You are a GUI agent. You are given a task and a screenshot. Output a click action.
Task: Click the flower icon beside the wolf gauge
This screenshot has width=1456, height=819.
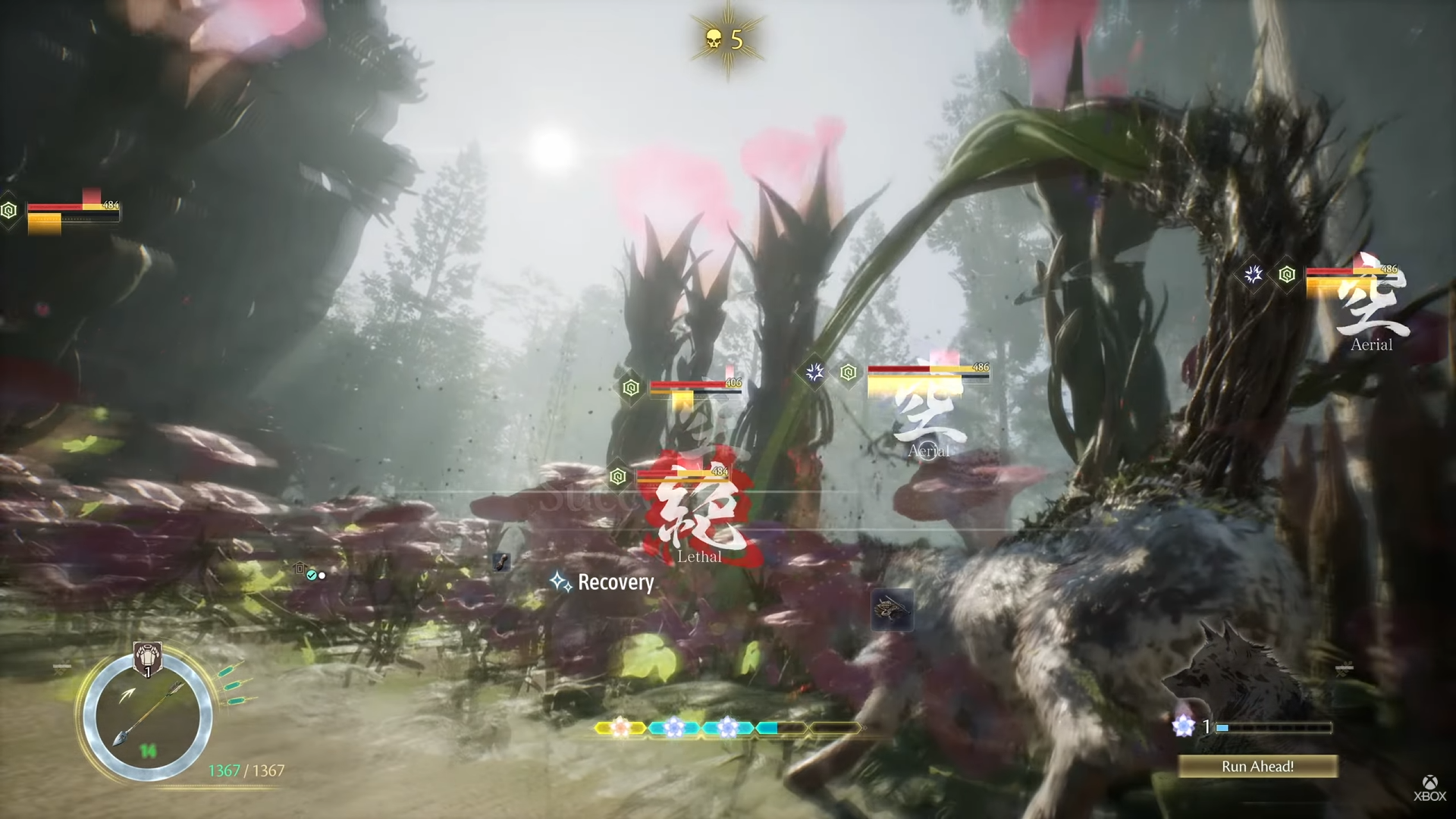(x=1183, y=726)
